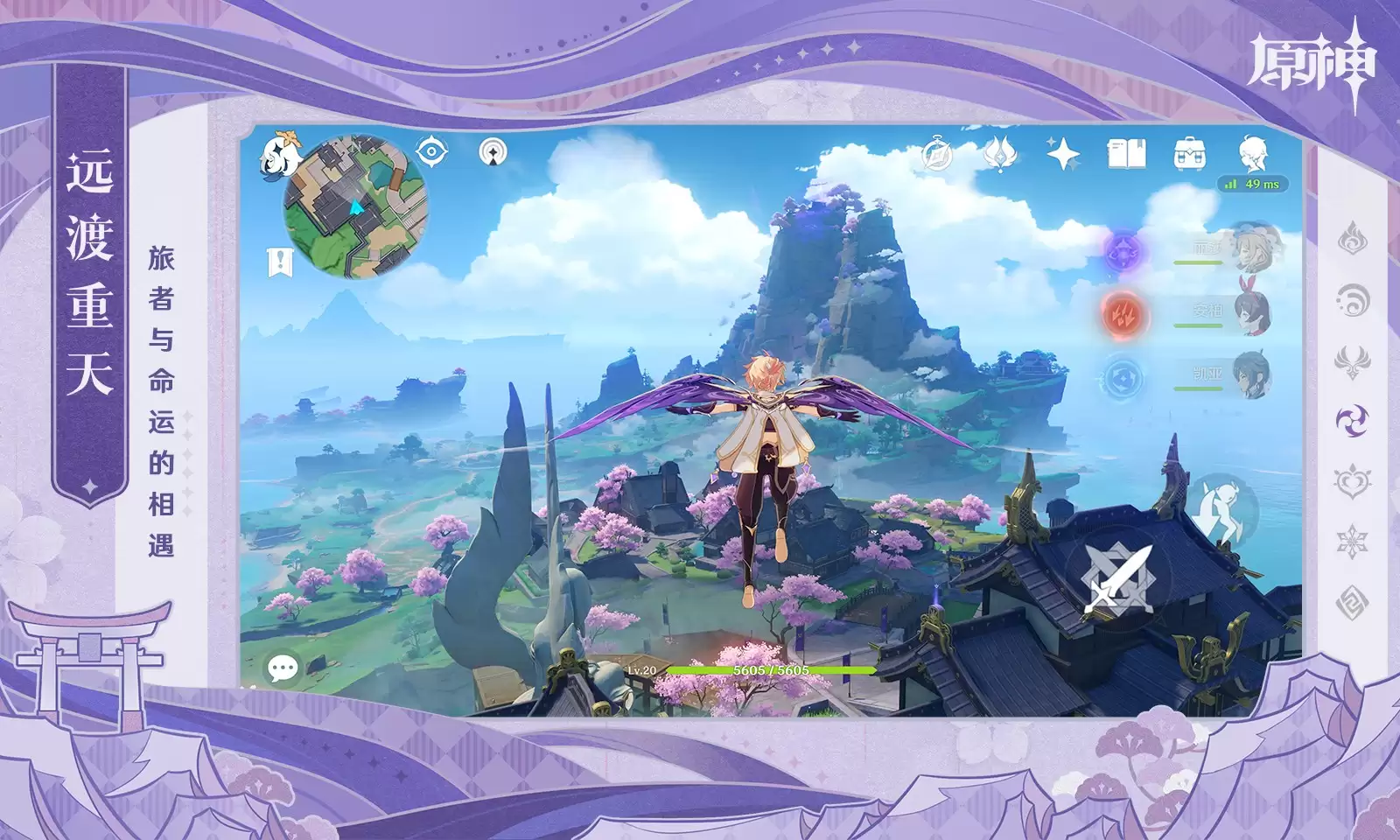Screen dimensions: 1400x840
Task: Activate the blue Cryo burst orb
Action: [x=1123, y=379]
